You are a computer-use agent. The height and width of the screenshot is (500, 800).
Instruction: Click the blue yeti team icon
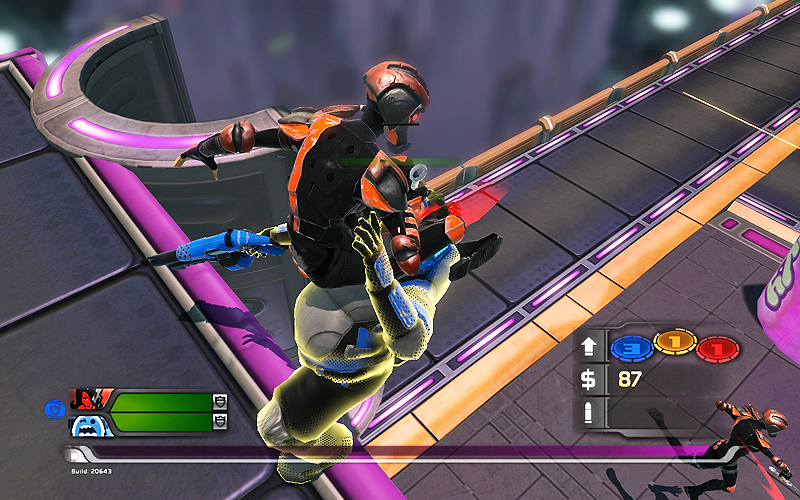point(89,423)
